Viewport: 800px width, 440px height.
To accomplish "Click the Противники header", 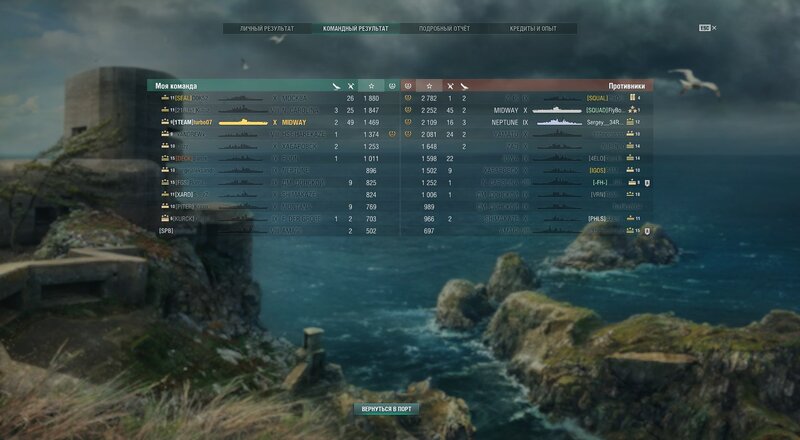I will tap(626, 86).
